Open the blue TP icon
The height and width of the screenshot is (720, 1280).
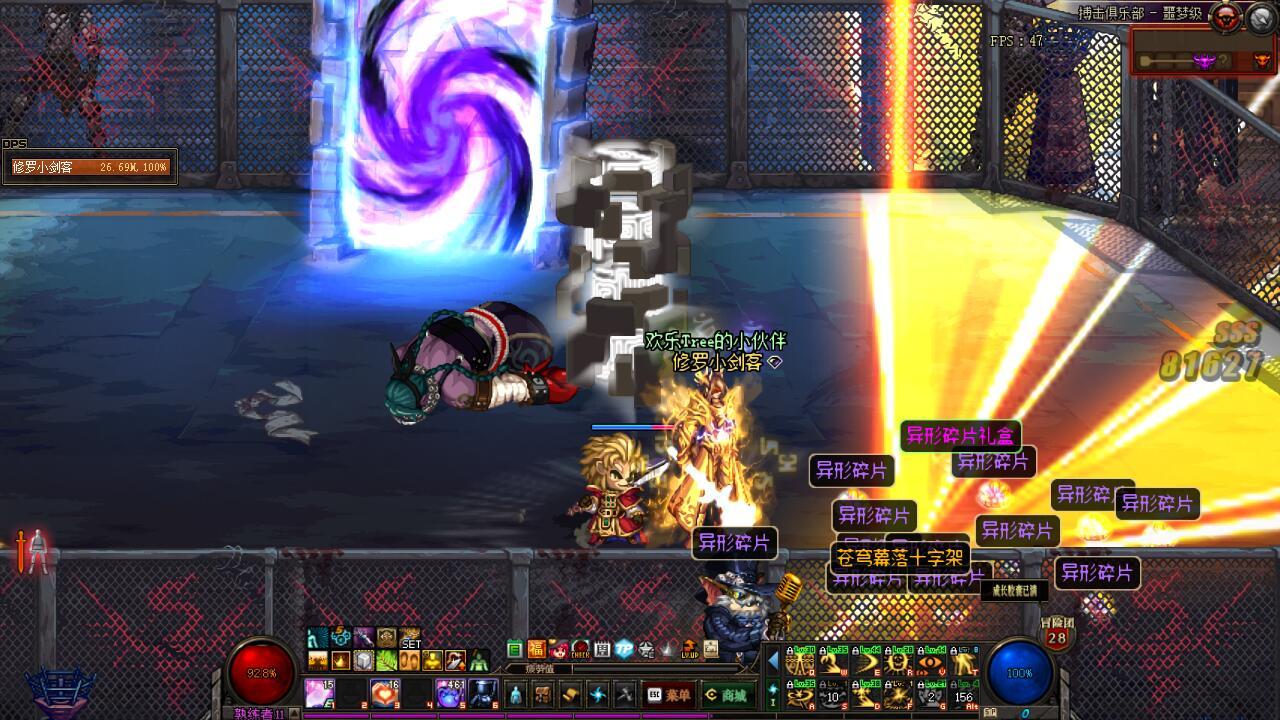coord(624,649)
